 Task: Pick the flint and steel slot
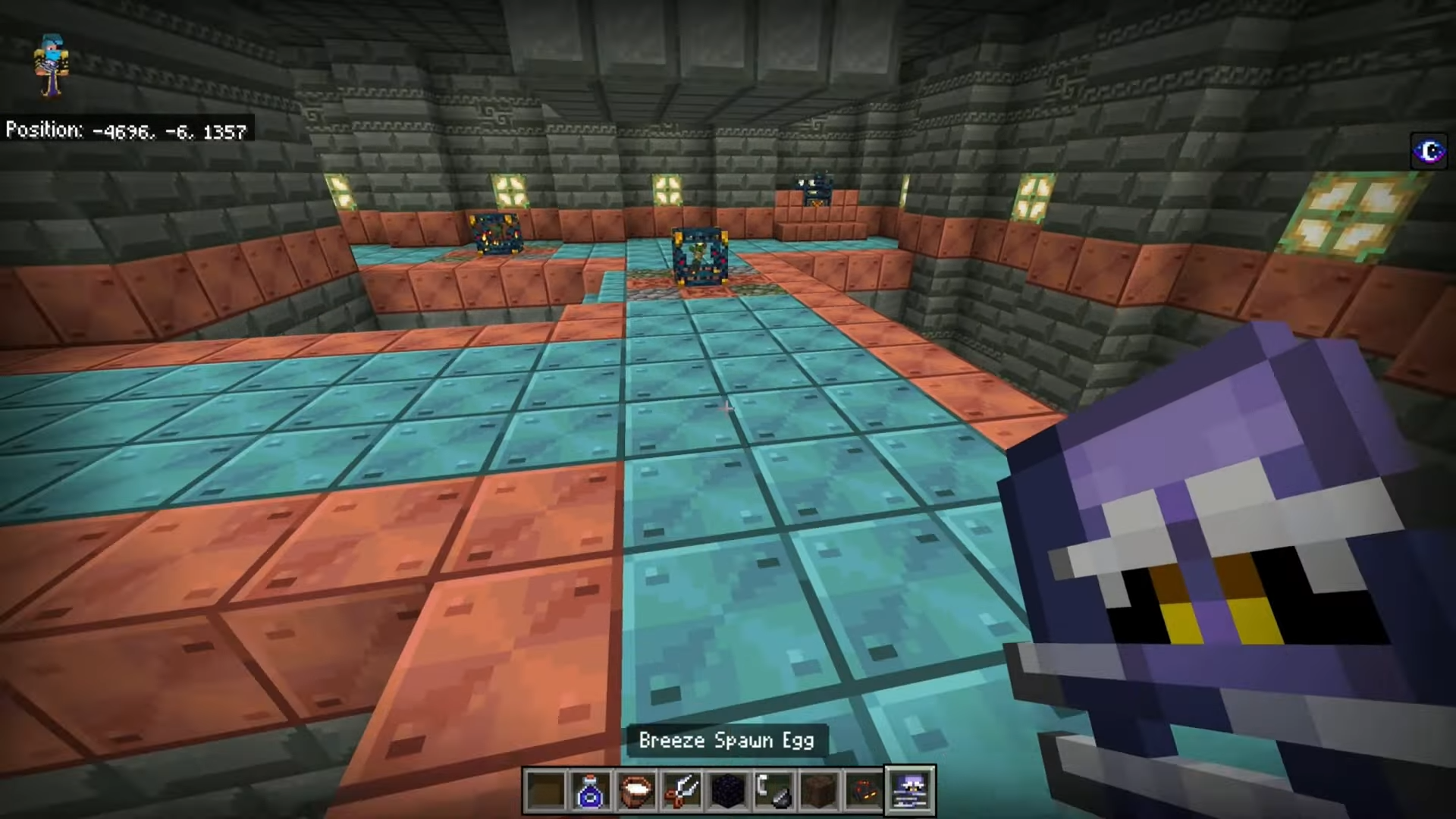coord(773,791)
